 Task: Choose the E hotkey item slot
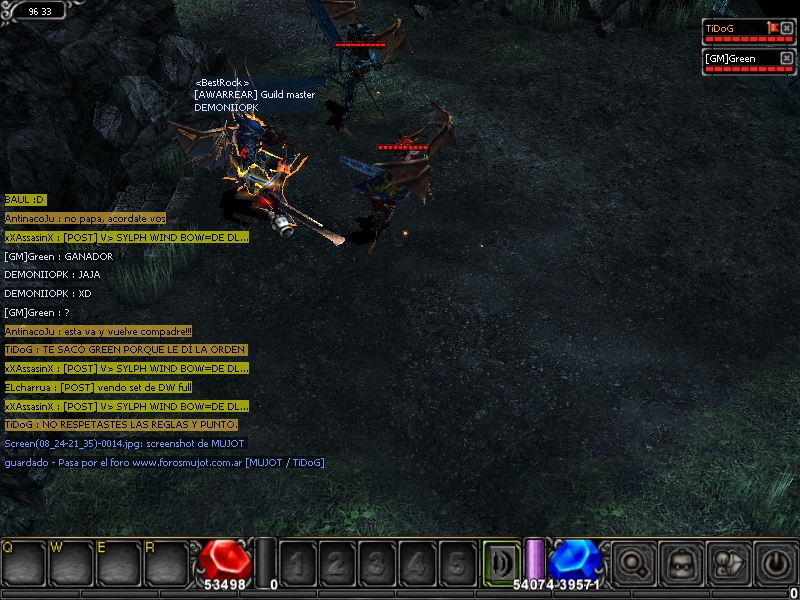point(121,565)
